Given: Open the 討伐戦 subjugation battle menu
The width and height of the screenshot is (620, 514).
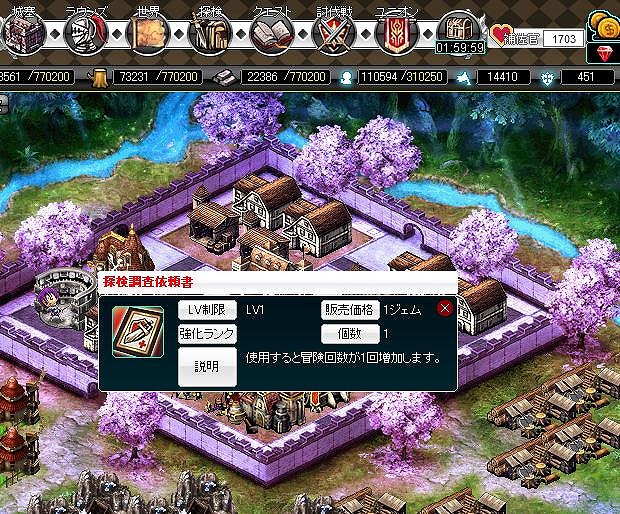Looking at the screenshot, I should pos(333,33).
